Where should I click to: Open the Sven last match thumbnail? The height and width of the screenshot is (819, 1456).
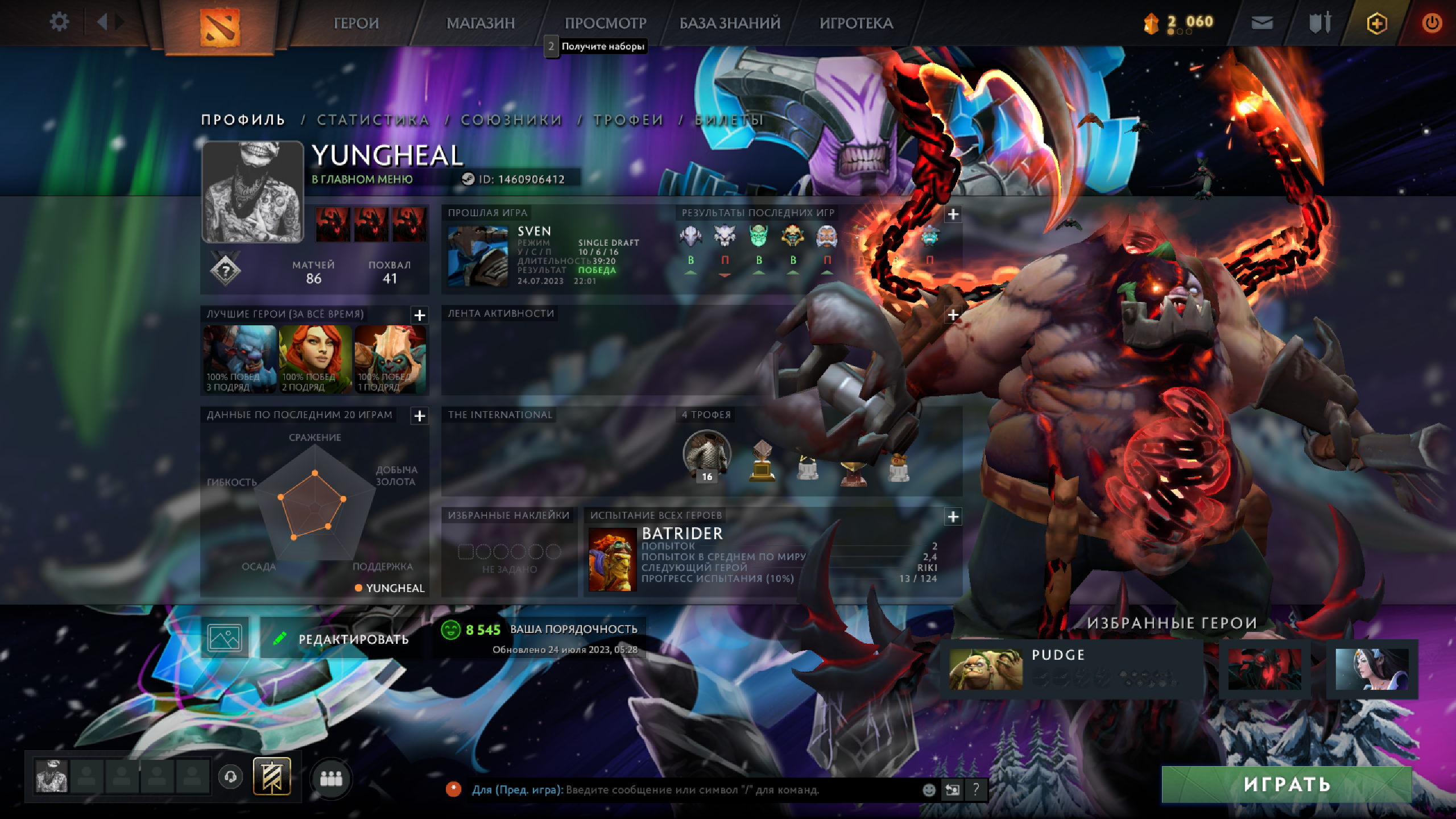point(478,256)
